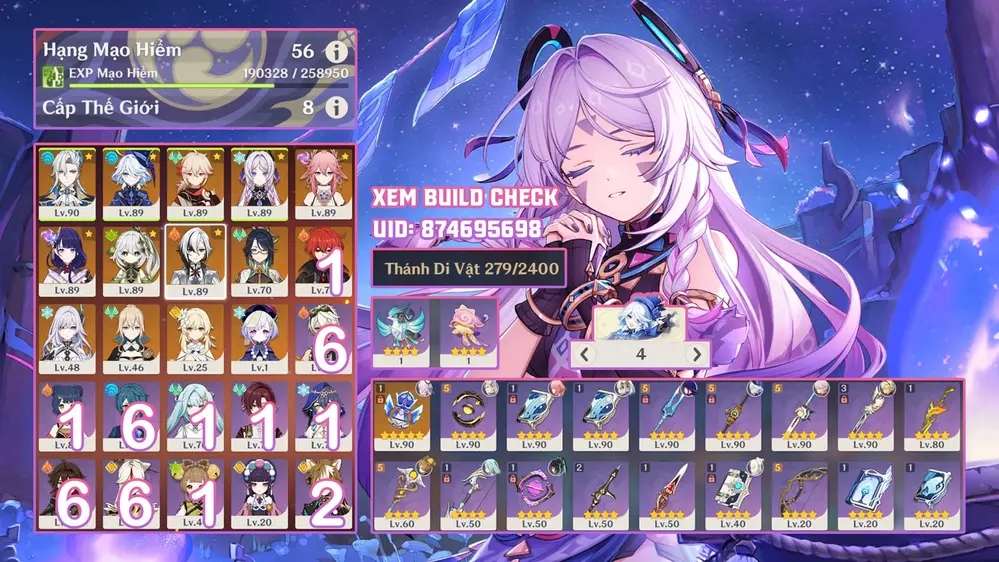
Task: Show info for World Level 8
Action: [x=339, y=106]
